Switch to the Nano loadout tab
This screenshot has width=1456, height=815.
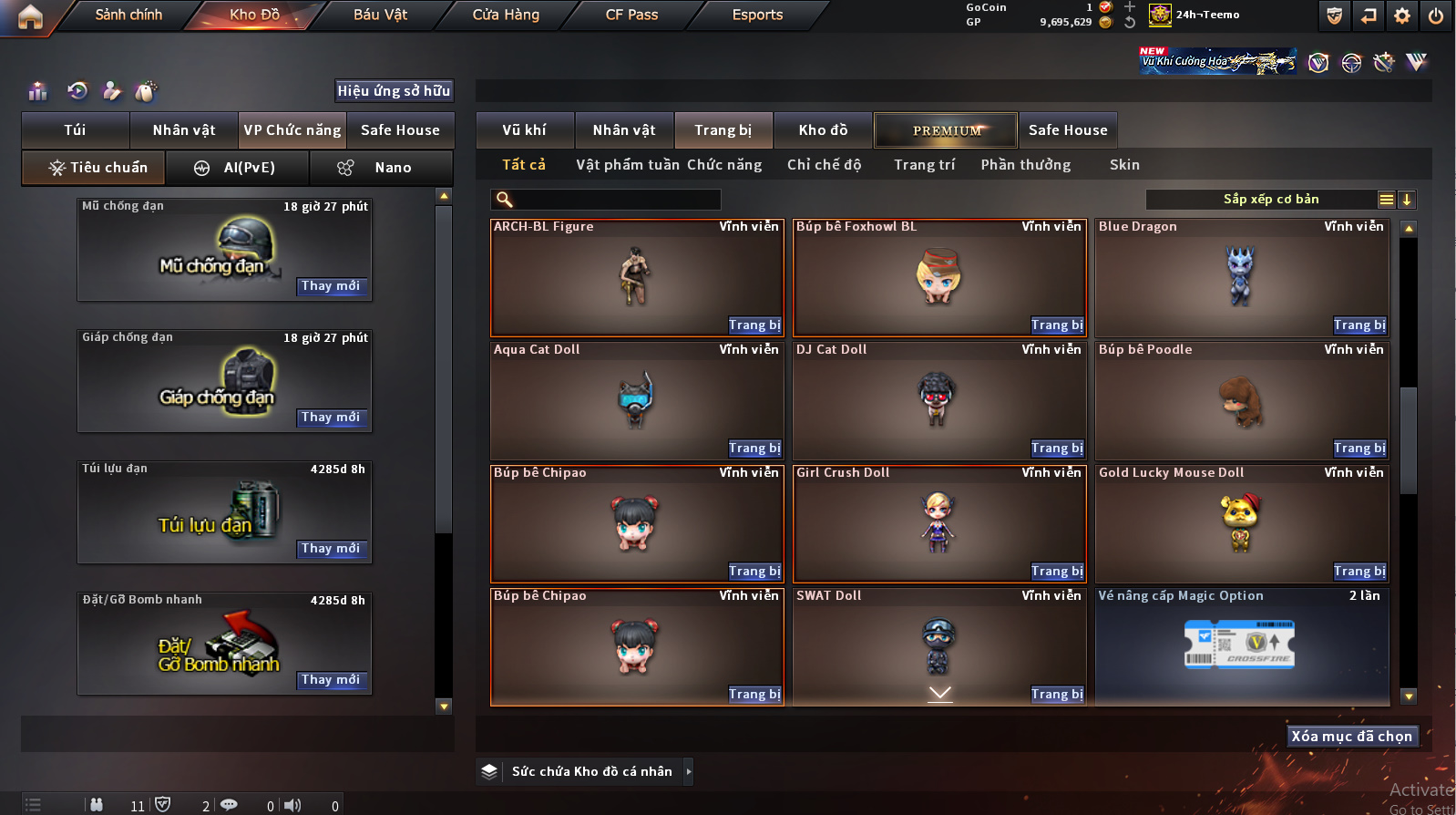tap(381, 168)
